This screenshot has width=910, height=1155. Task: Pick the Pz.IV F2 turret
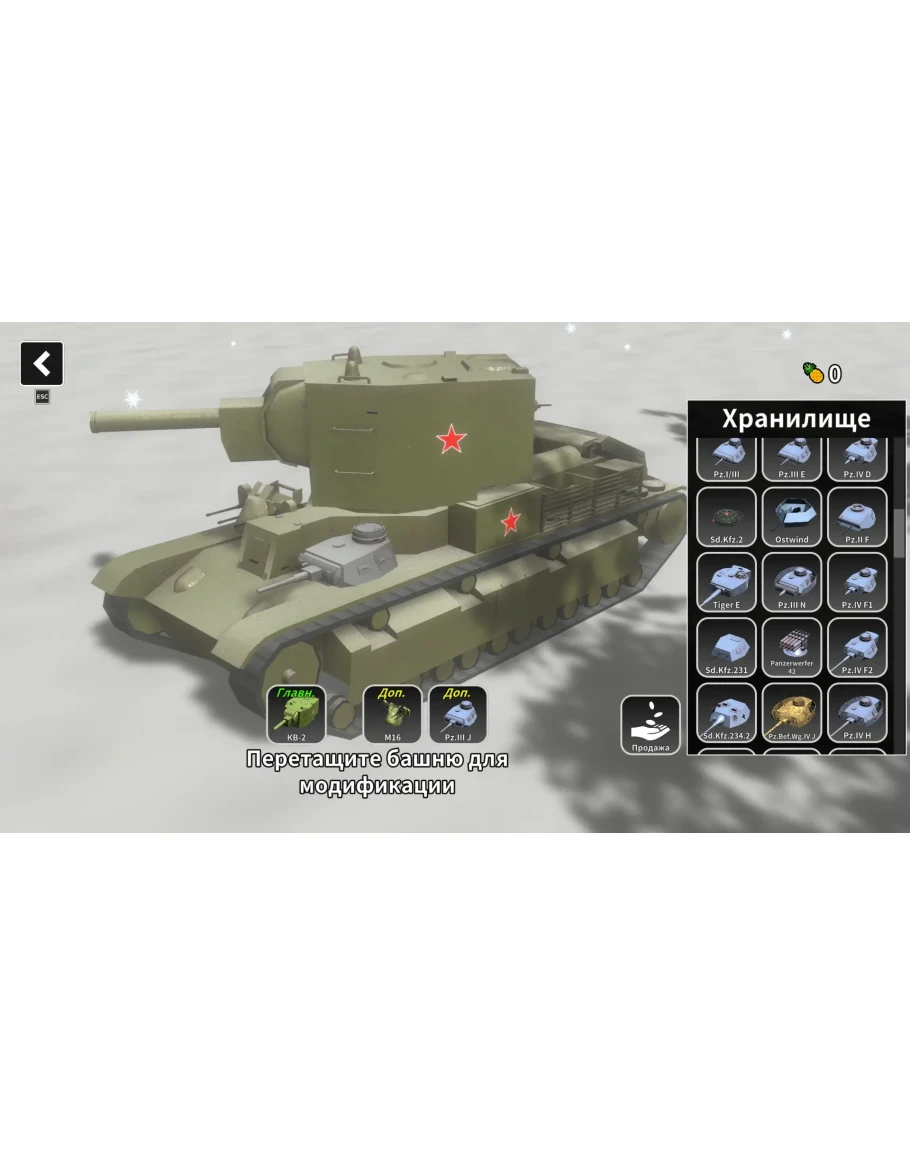[857, 647]
